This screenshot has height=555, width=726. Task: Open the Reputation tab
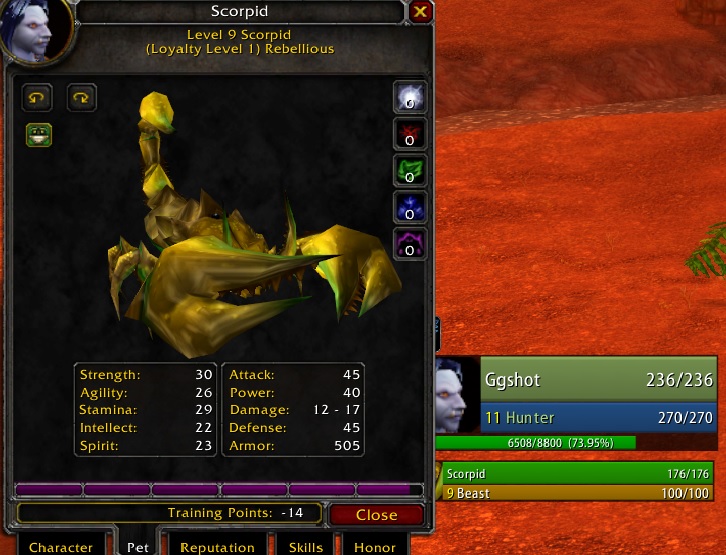217,546
